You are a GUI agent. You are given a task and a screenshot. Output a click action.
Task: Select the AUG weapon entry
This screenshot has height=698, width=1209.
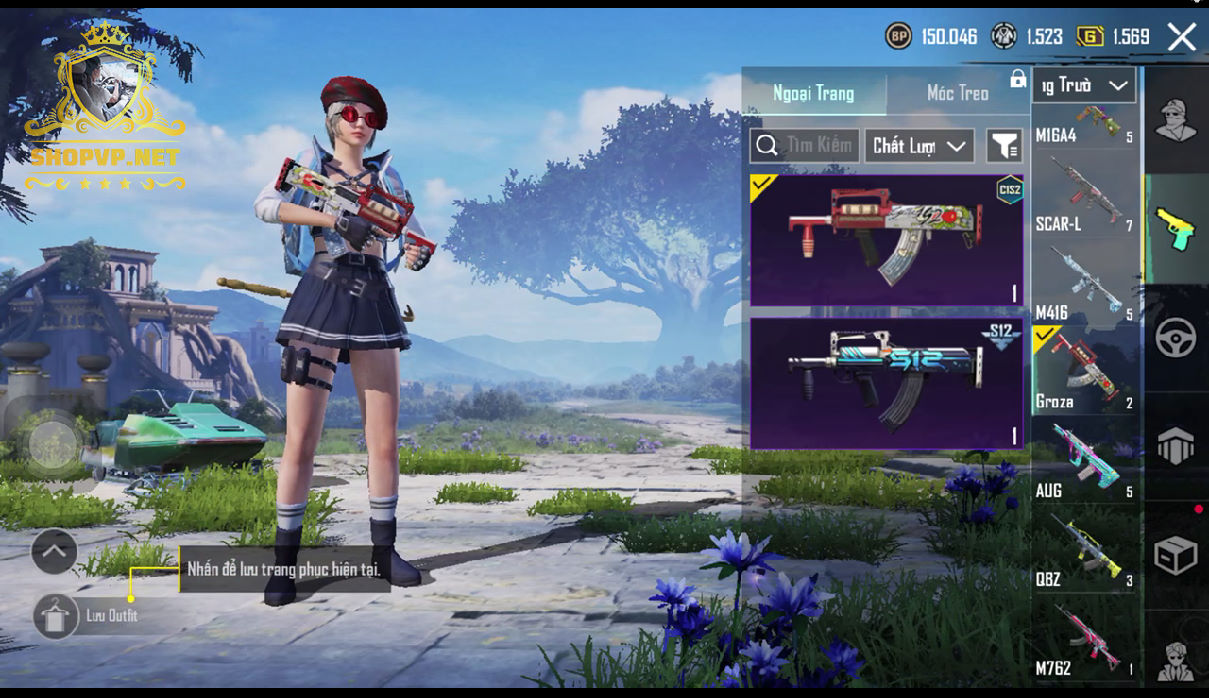click(x=1084, y=462)
